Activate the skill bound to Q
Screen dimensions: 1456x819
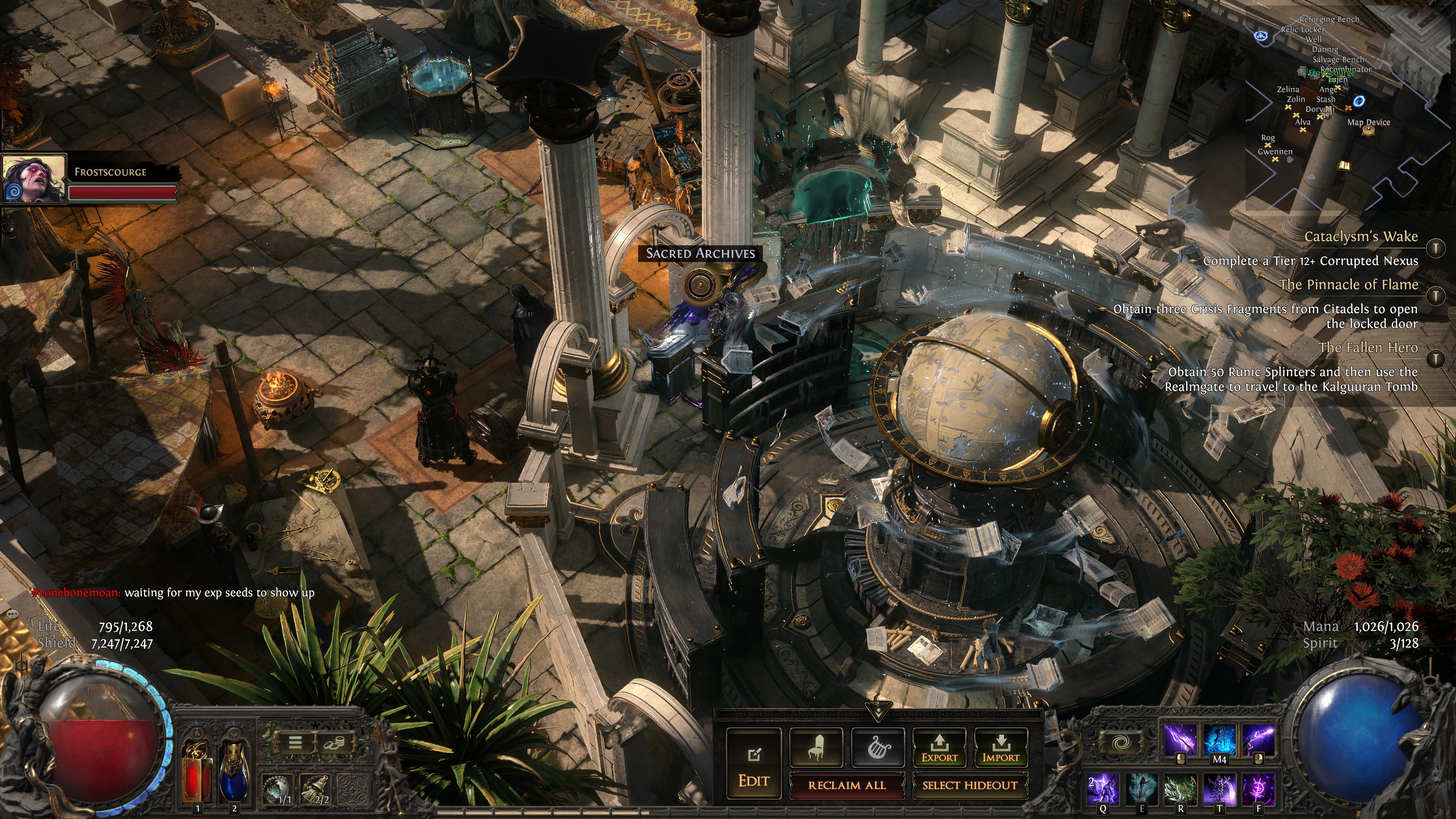click(x=1103, y=789)
